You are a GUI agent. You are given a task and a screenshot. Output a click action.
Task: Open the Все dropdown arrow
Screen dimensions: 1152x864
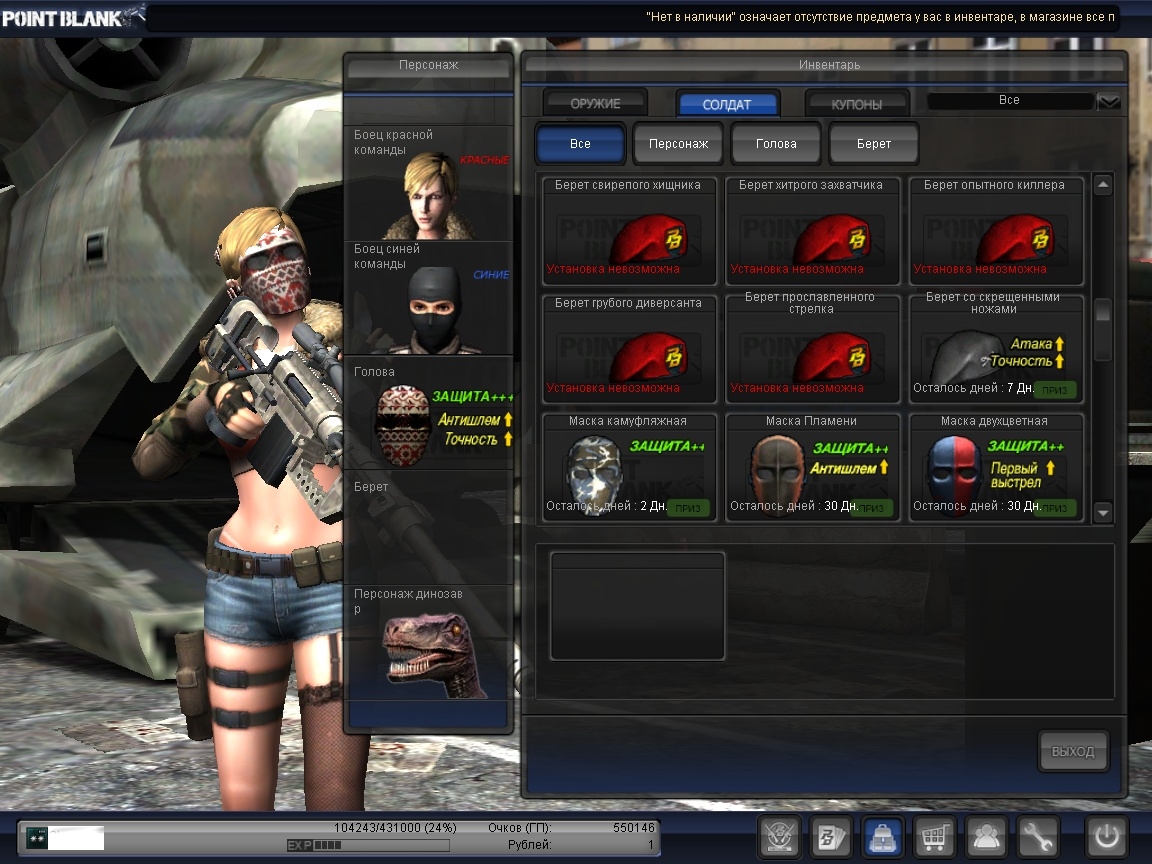[x=1109, y=101]
